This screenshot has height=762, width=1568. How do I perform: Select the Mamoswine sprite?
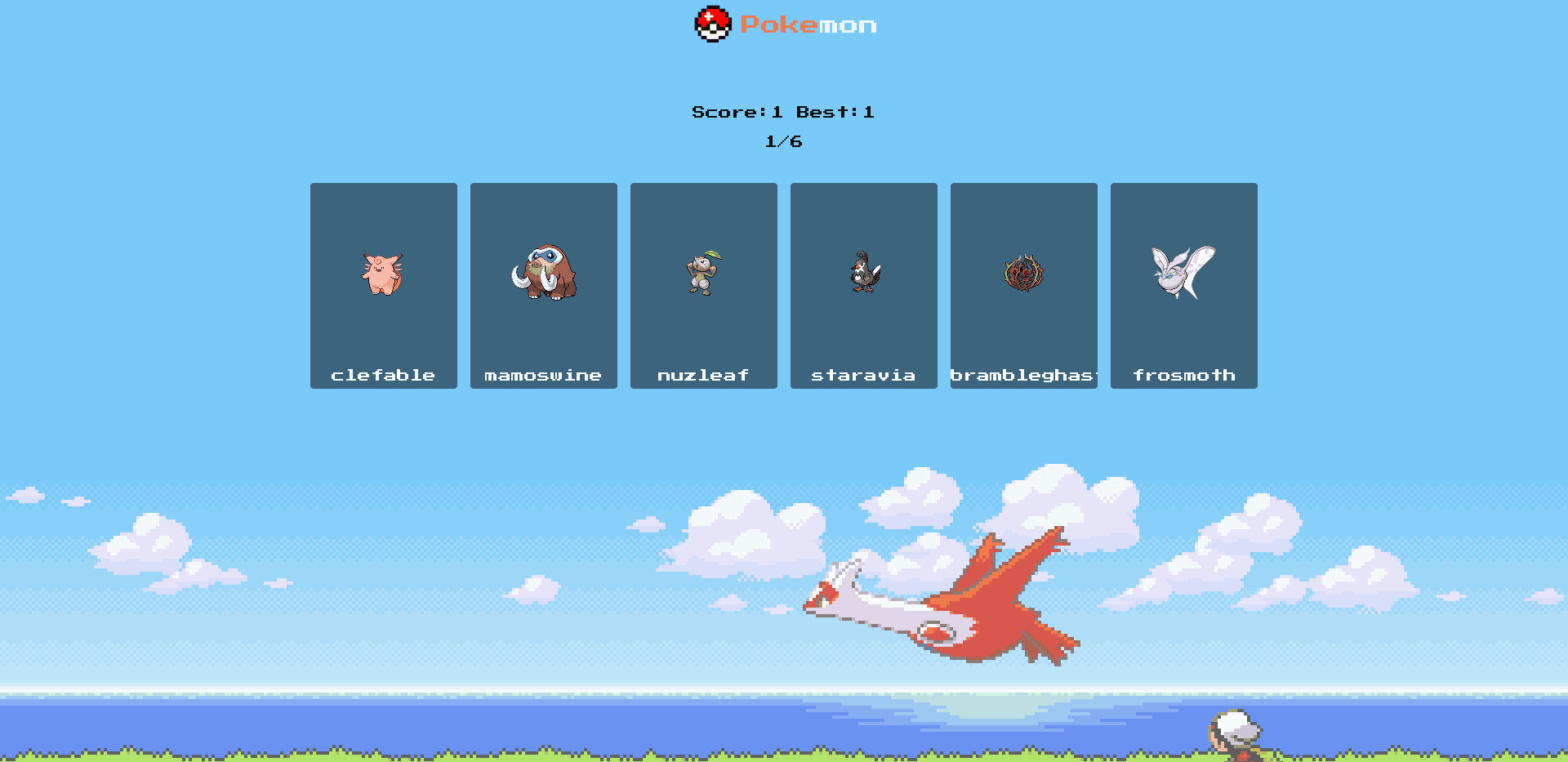pos(543,274)
